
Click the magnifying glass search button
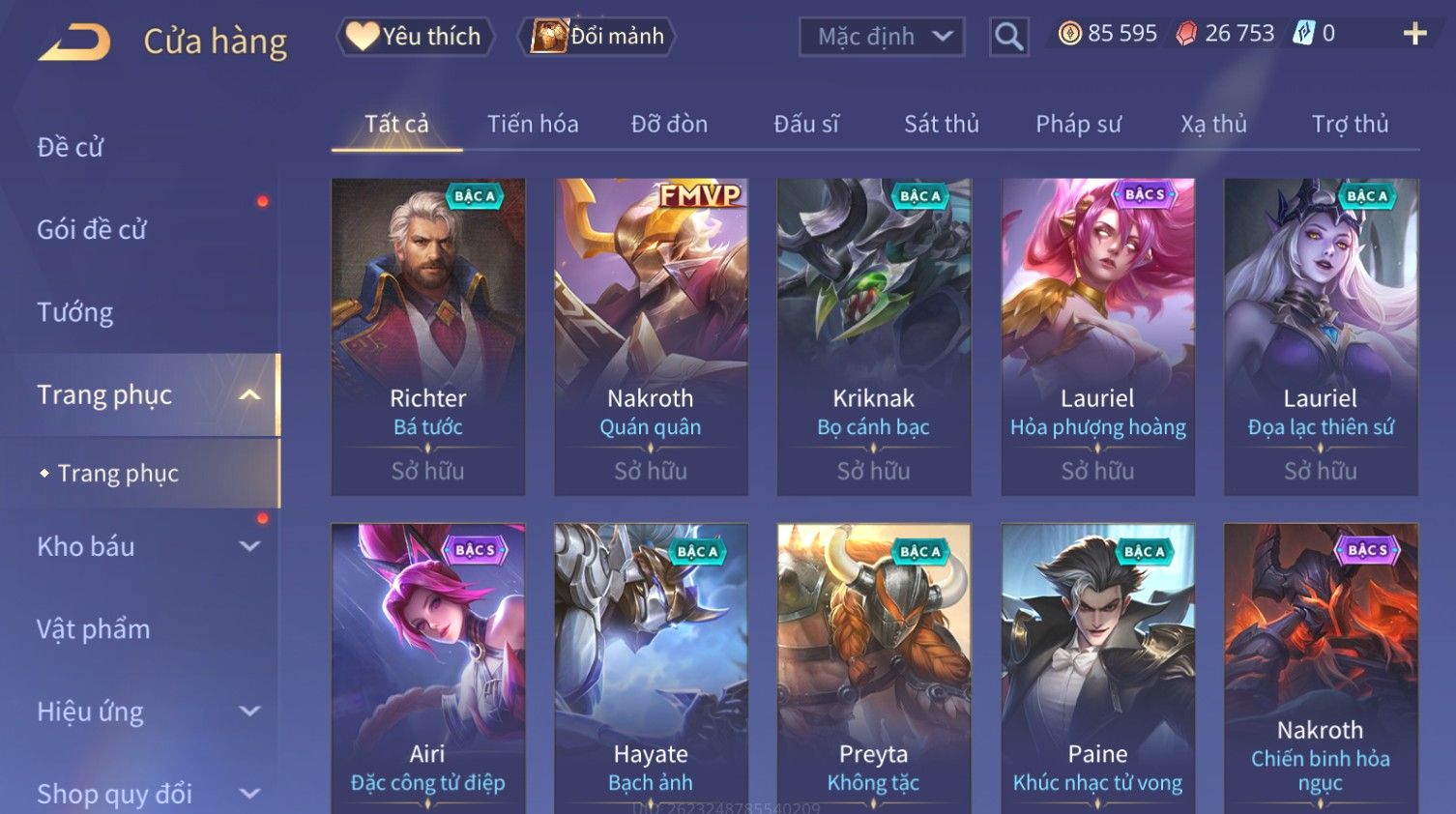(x=1008, y=37)
